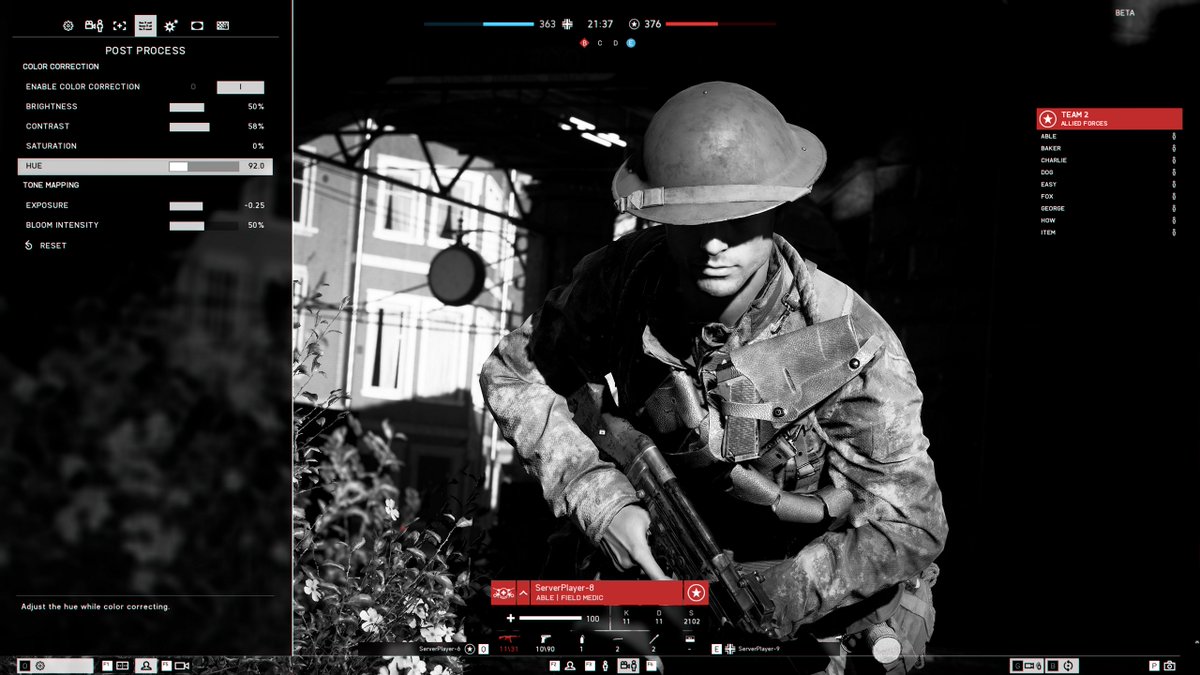Adjust the Contrast slider
1200x675 pixels.
tap(204, 127)
